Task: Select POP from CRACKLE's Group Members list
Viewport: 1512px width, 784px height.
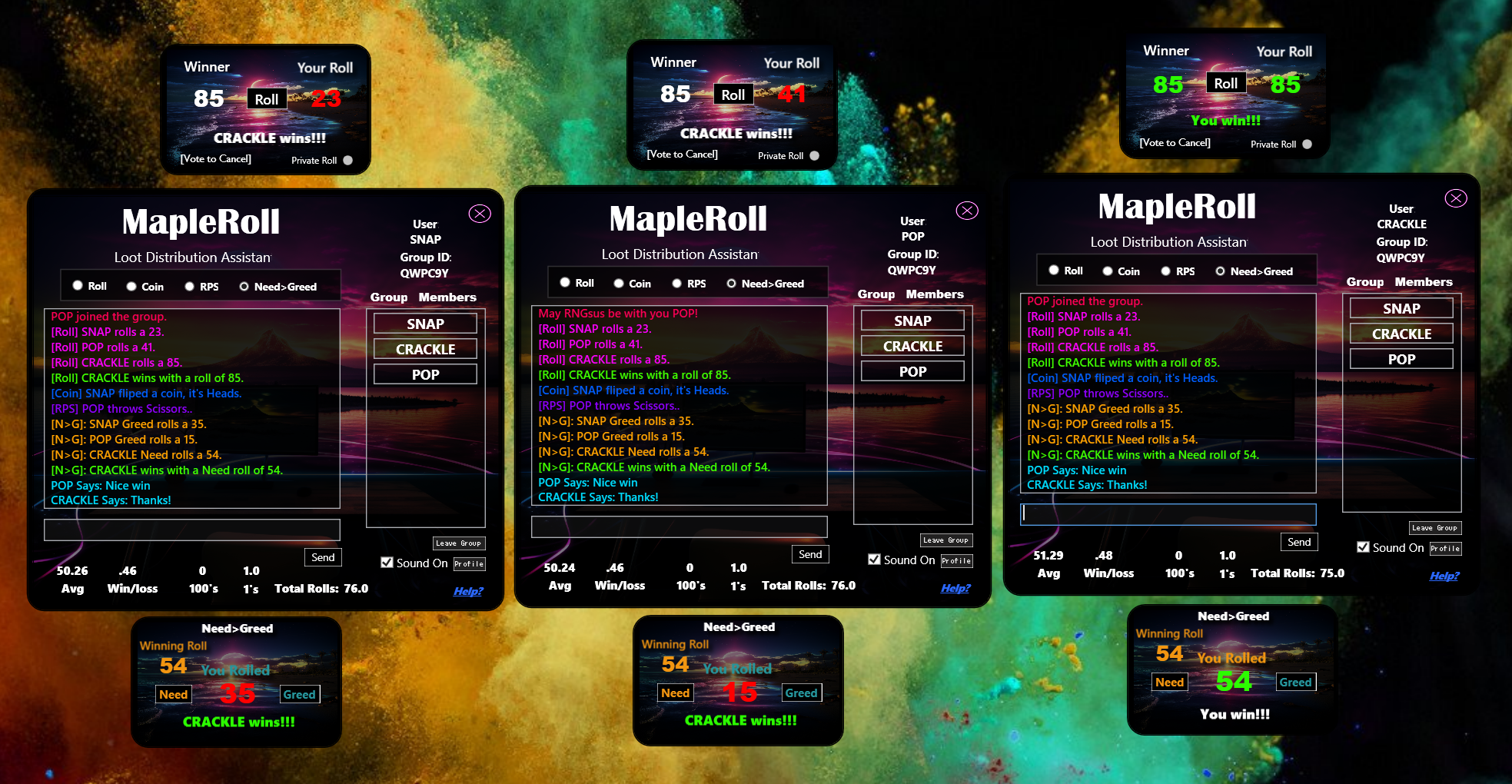Action: (1401, 358)
